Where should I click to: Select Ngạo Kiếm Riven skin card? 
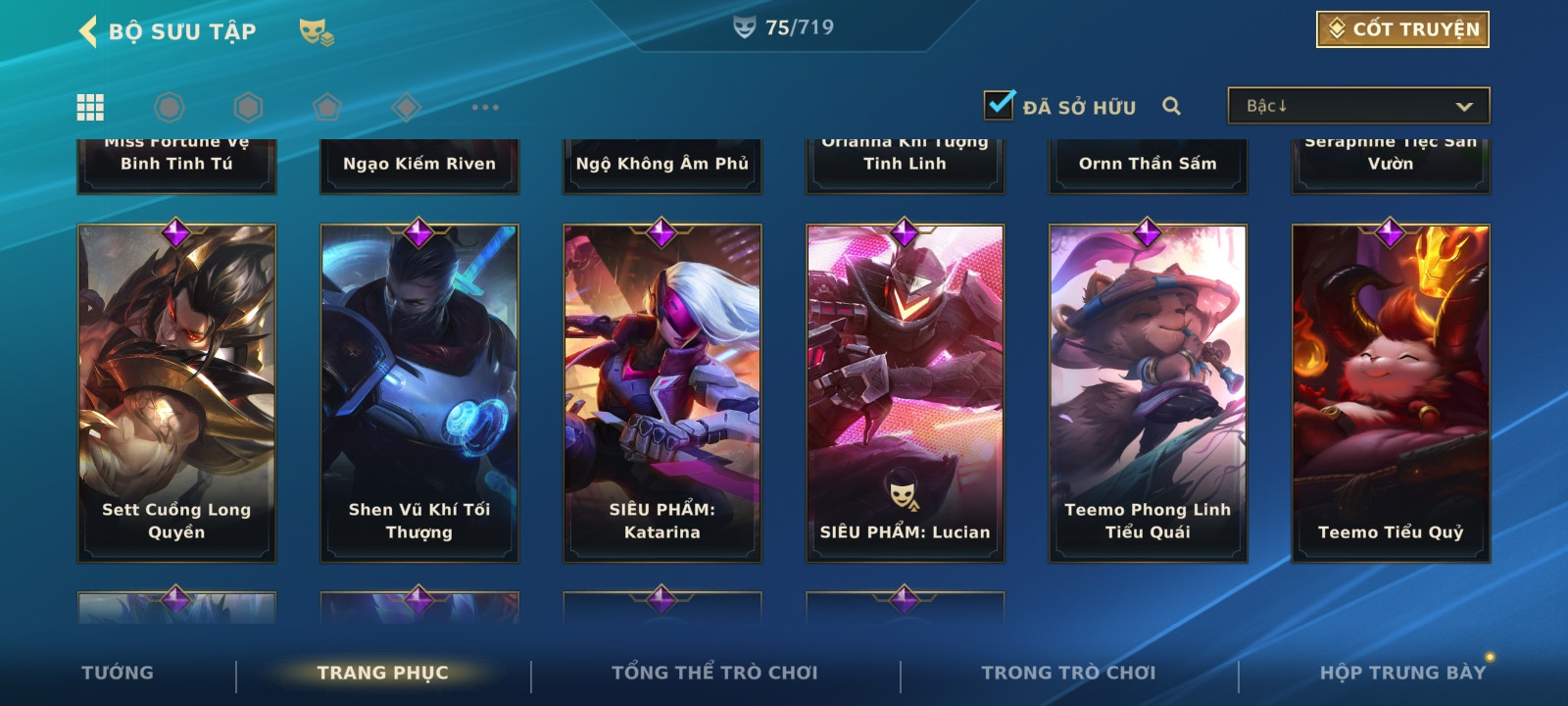[419, 164]
